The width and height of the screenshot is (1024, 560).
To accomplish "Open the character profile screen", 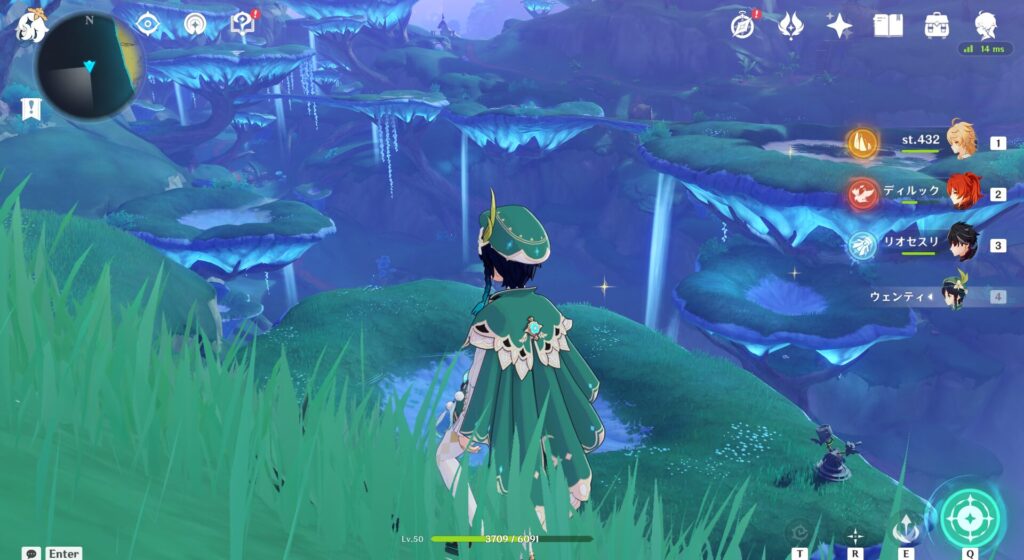I will click(x=985, y=26).
